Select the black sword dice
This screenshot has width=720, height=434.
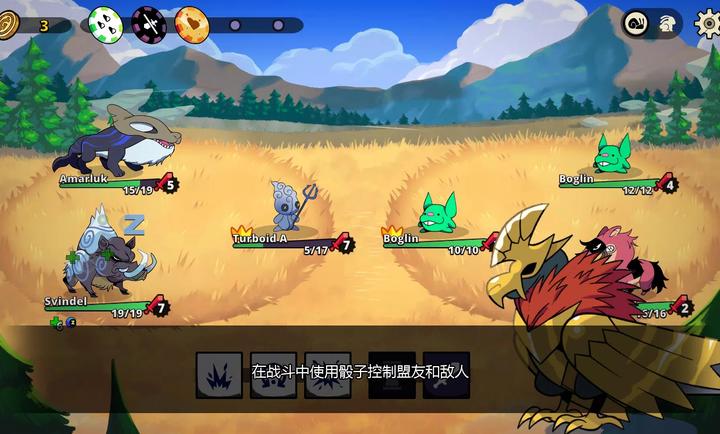click(x=148, y=22)
